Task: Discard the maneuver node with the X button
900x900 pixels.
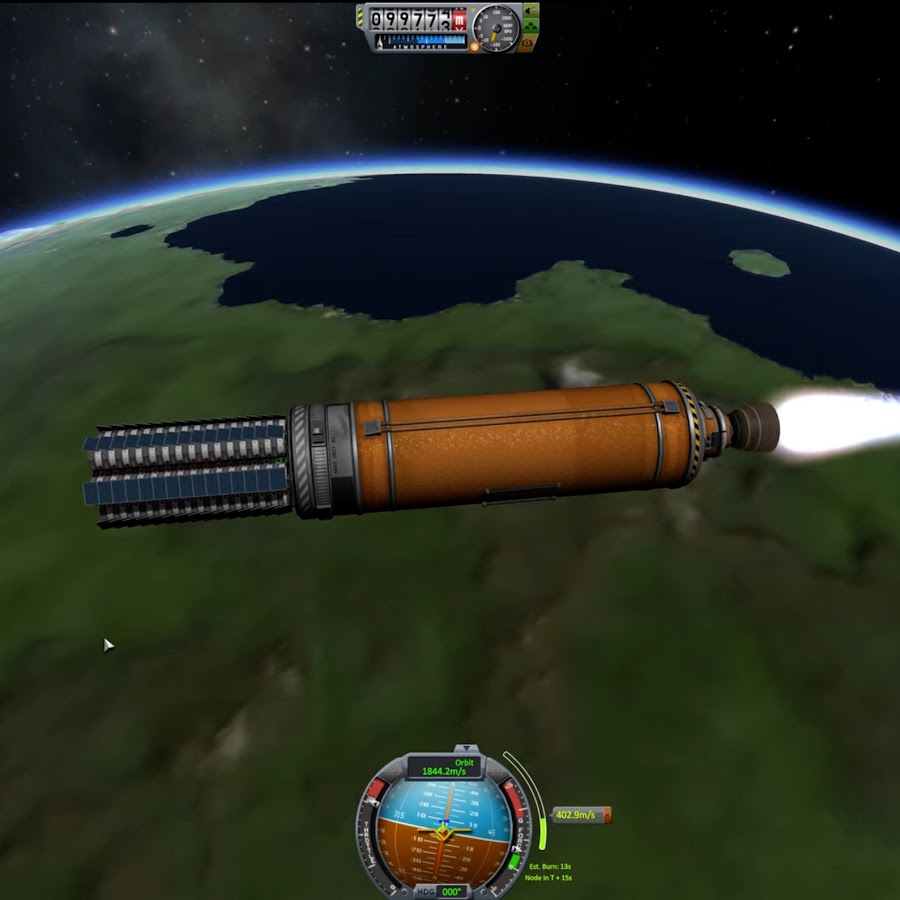Action: 606,815
